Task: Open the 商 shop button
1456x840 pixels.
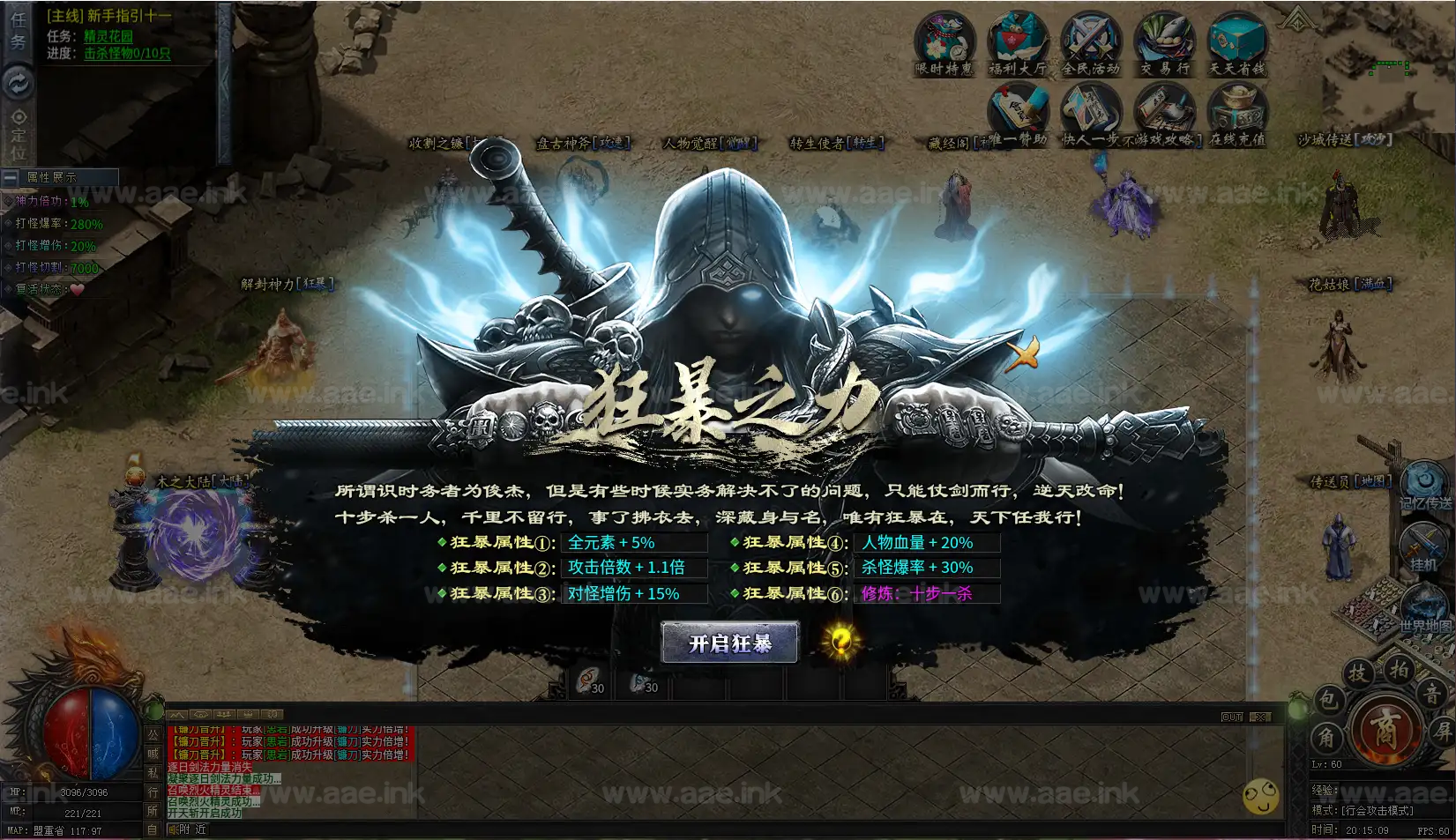Action: [1384, 730]
